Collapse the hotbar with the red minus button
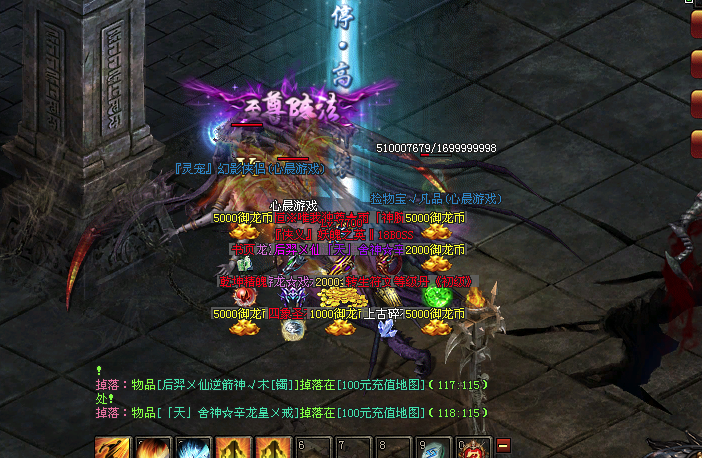This screenshot has width=702, height=458. (x=503, y=445)
